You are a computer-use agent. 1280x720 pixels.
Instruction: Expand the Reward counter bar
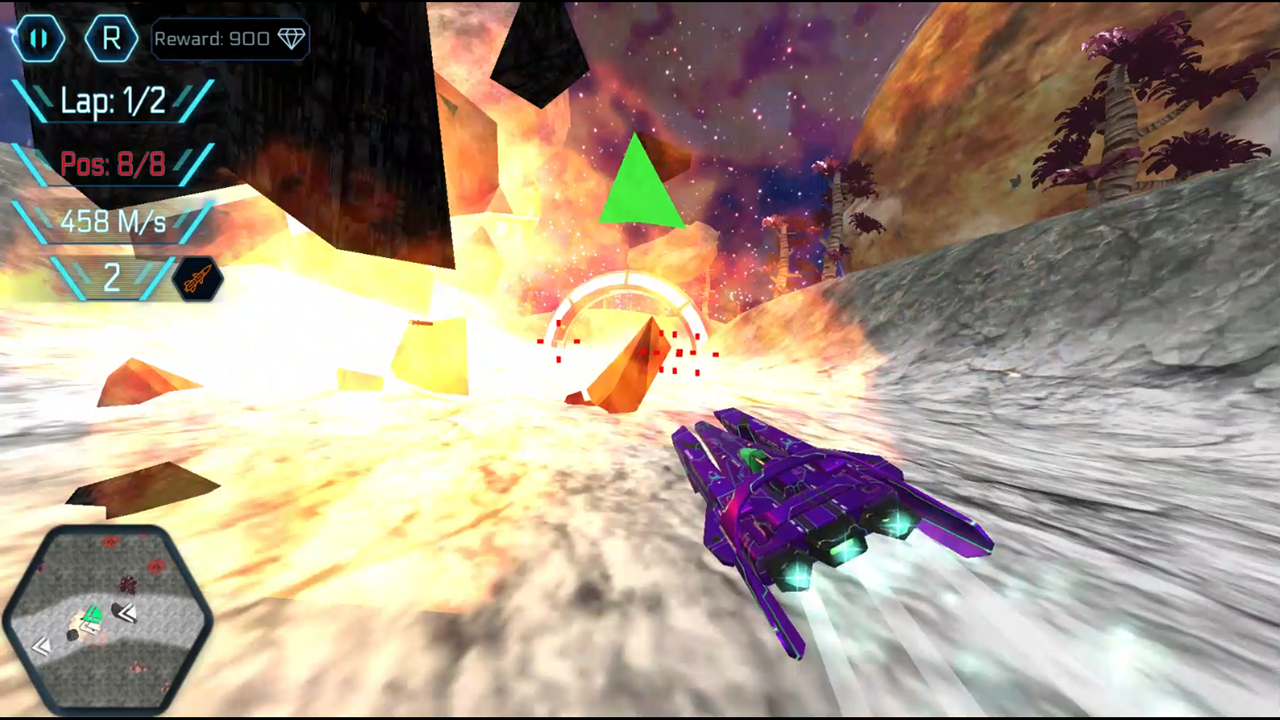coord(230,38)
